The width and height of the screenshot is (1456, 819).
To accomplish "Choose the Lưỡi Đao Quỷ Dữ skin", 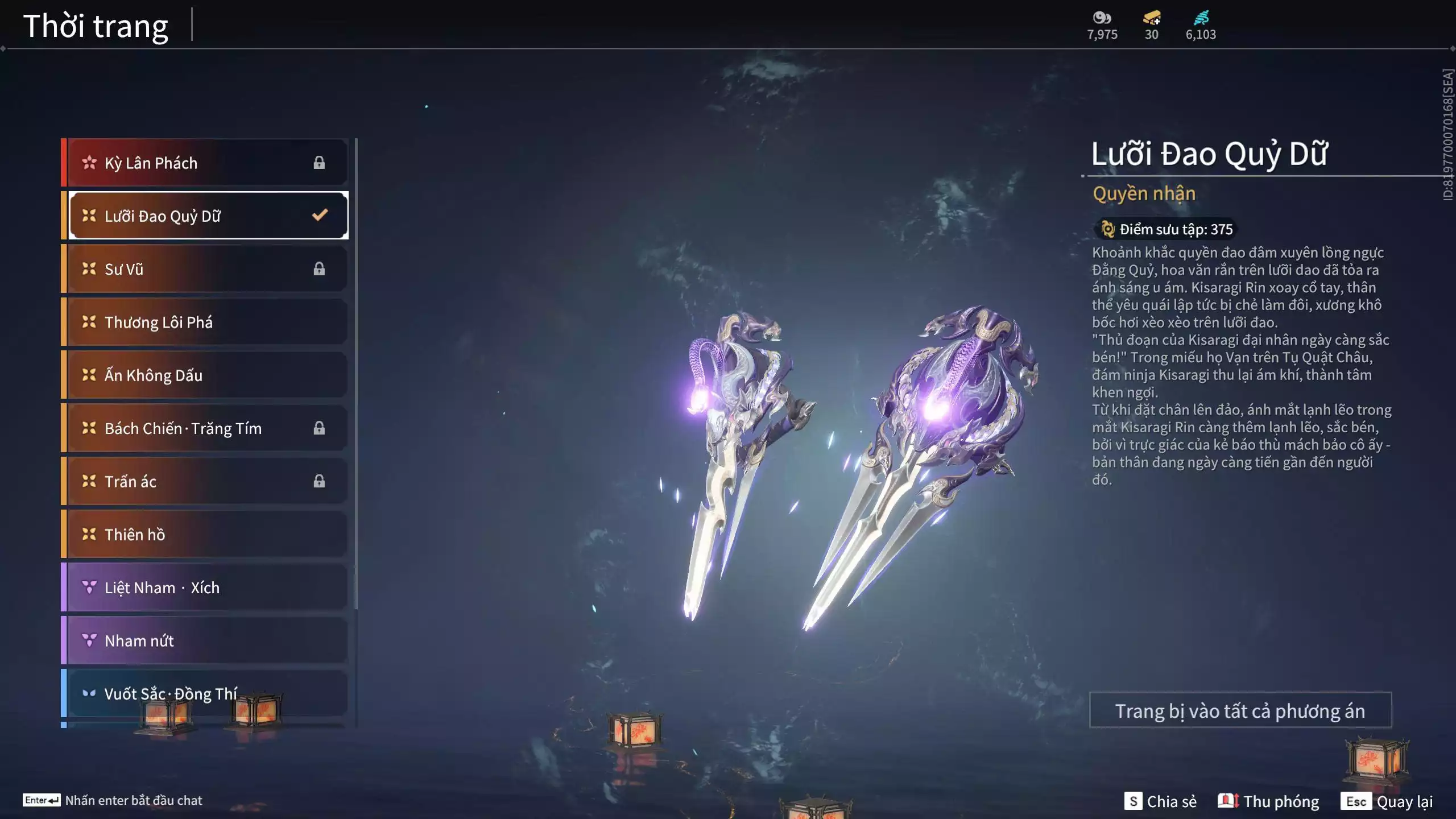I will pos(205,216).
